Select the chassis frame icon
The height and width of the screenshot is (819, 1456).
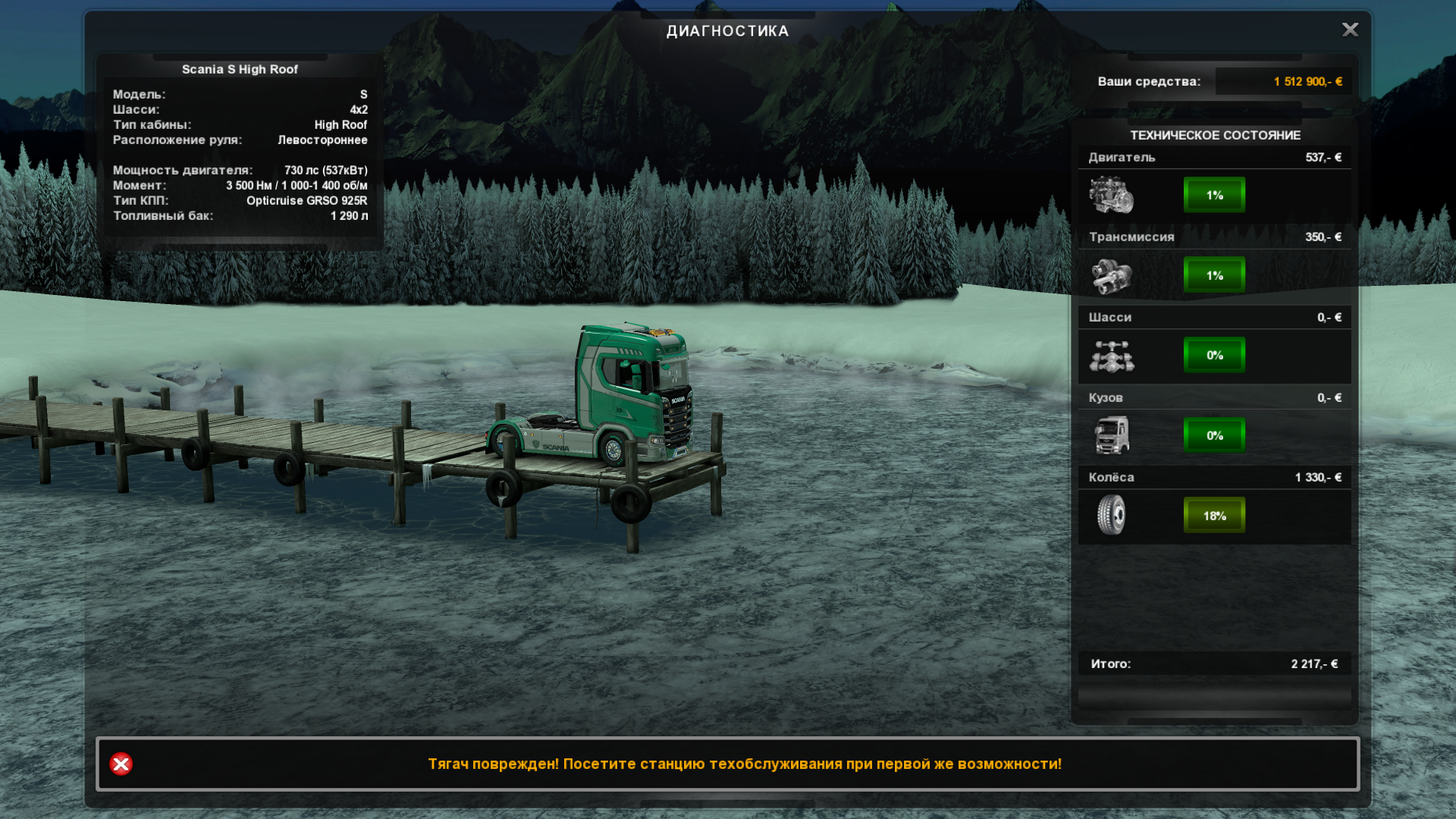click(1111, 356)
